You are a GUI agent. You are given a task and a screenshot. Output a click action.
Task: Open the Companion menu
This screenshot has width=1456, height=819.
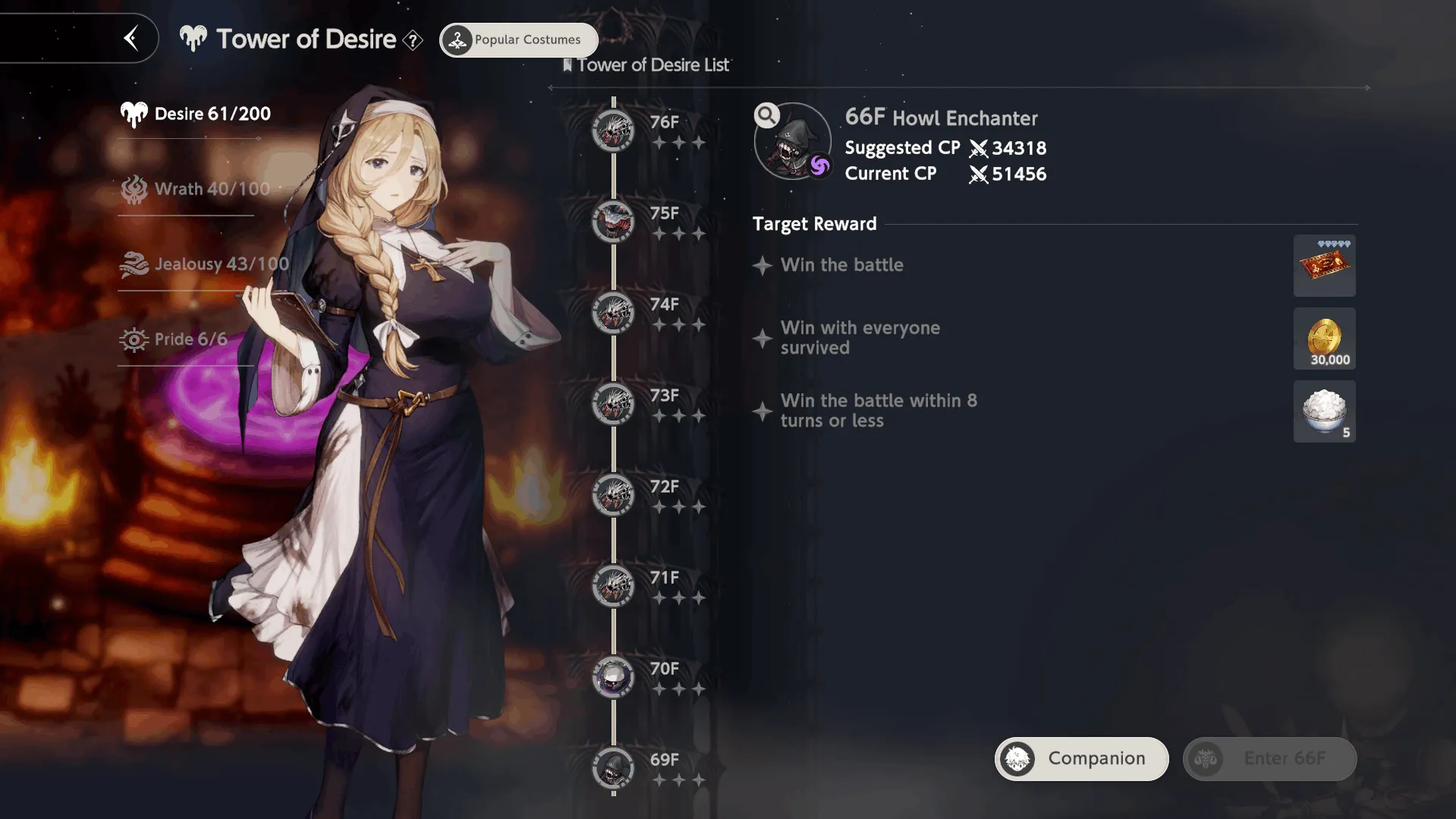pos(1081,758)
